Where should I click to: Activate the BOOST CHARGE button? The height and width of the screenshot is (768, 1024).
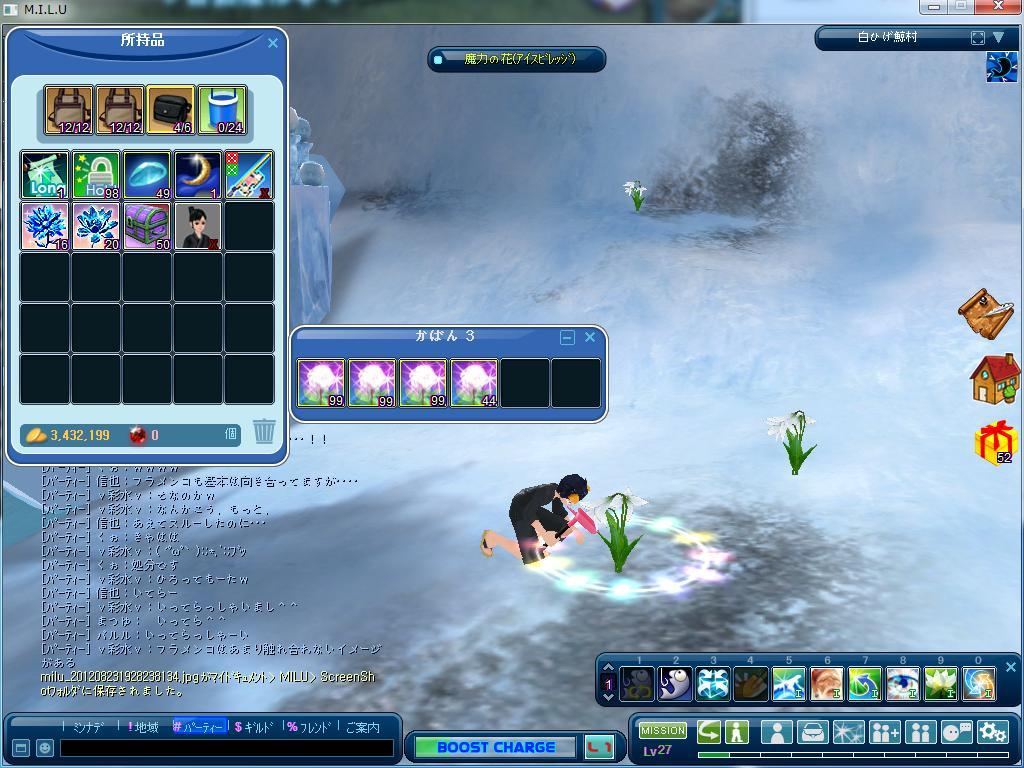click(x=496, y=747)
